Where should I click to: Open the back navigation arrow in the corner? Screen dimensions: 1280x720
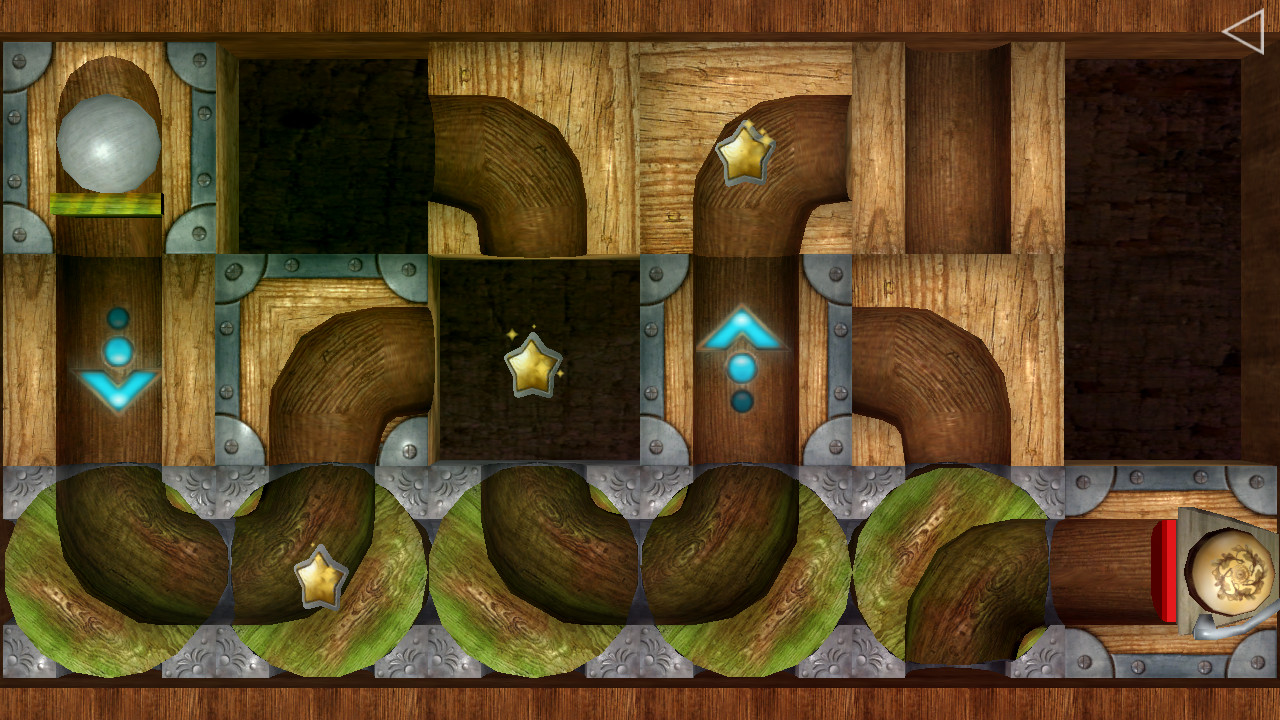(x=1243, y=32)
